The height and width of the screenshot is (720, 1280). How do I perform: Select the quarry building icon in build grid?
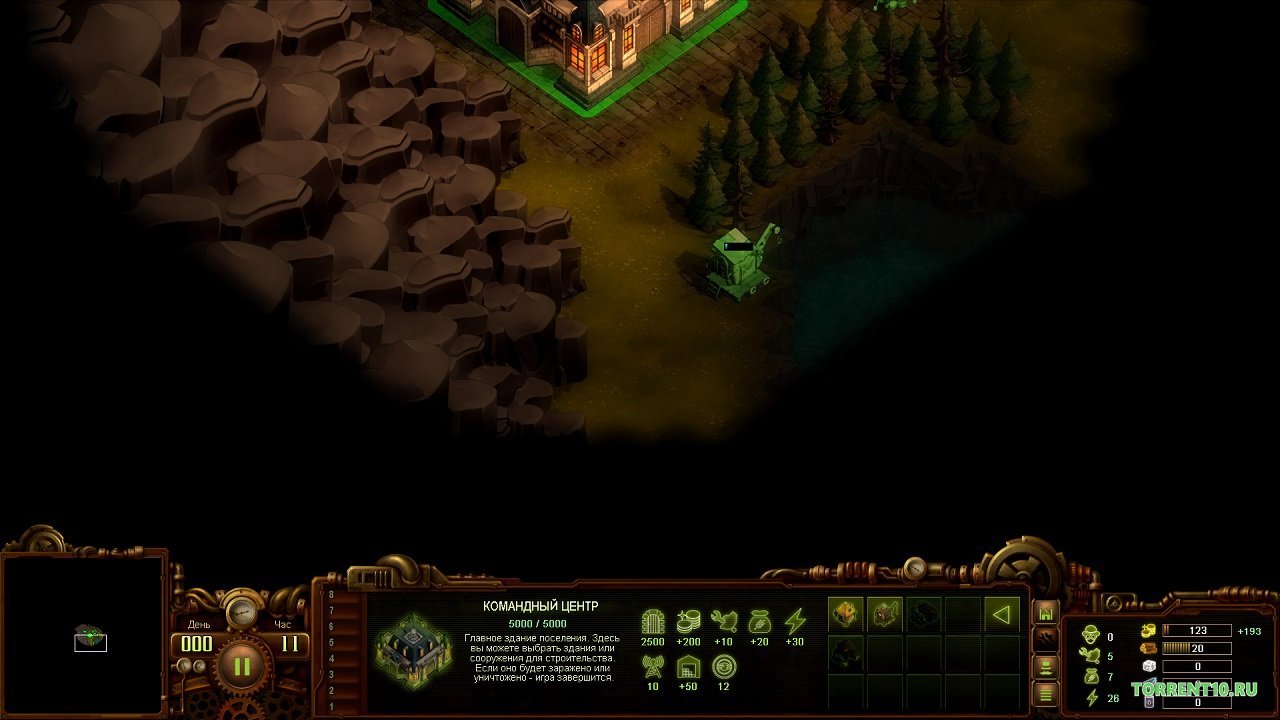(885, 614)
